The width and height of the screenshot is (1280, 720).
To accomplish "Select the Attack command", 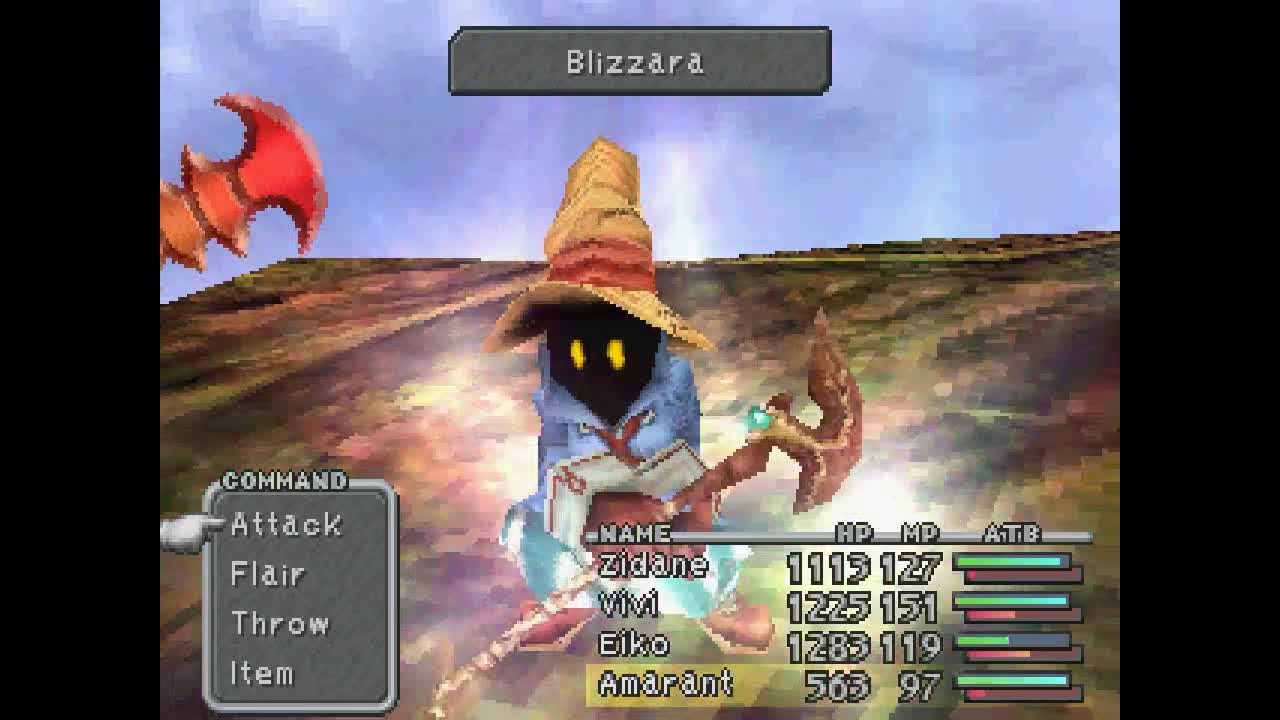I will (288, 523).
